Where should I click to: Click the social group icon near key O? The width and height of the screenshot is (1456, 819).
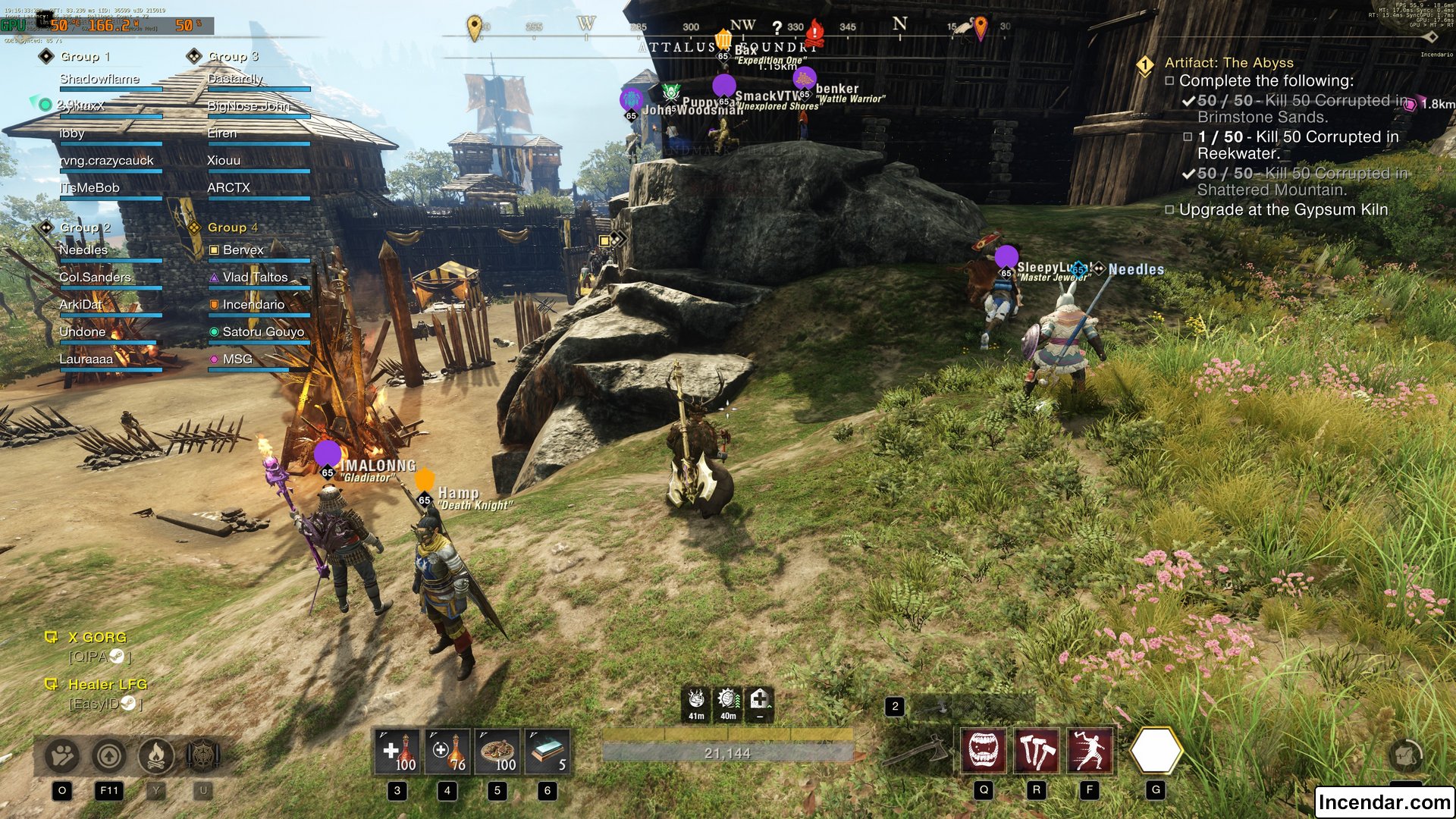click(x=61, y=755)
